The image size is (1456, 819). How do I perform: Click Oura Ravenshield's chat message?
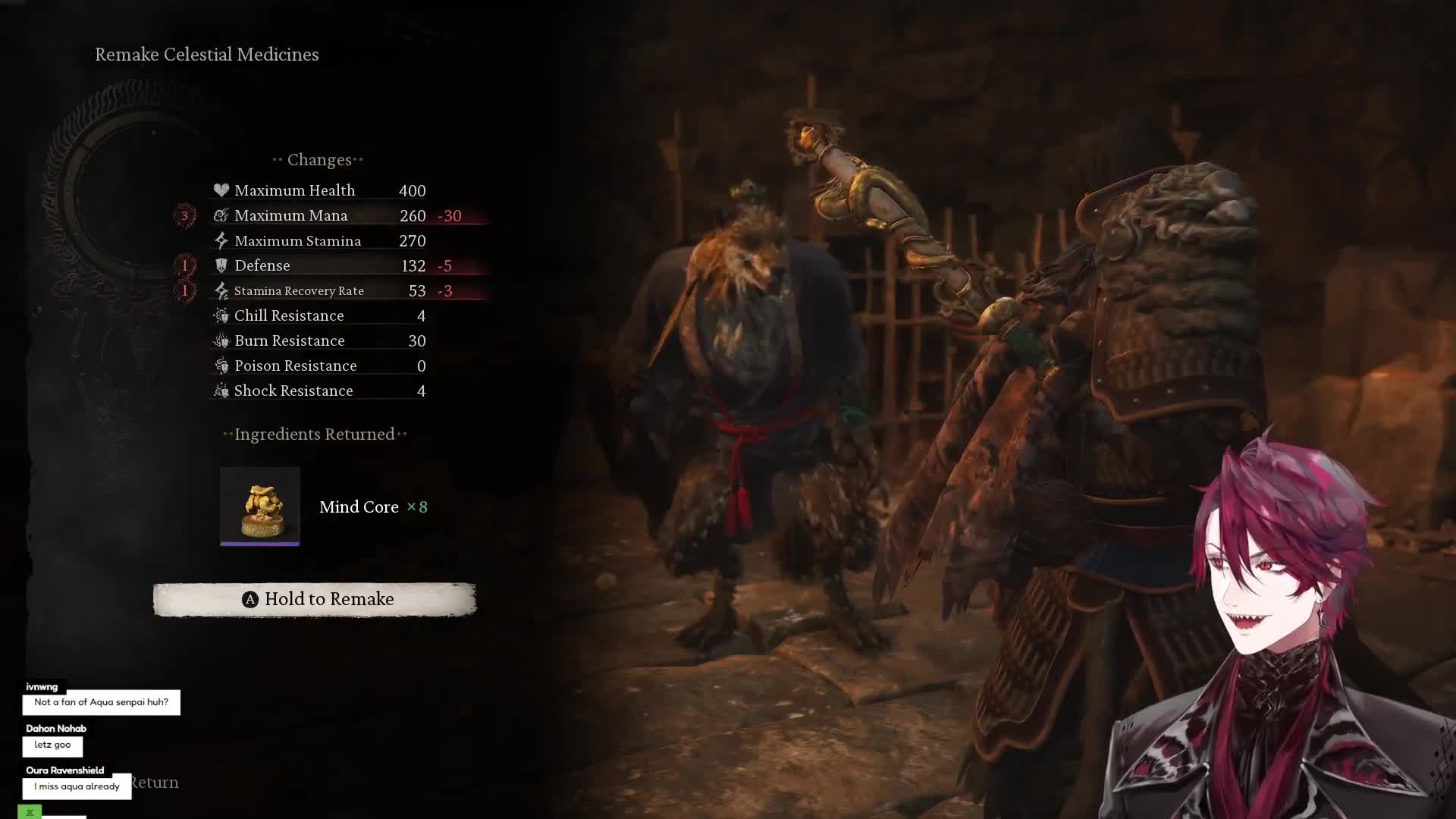77,786
